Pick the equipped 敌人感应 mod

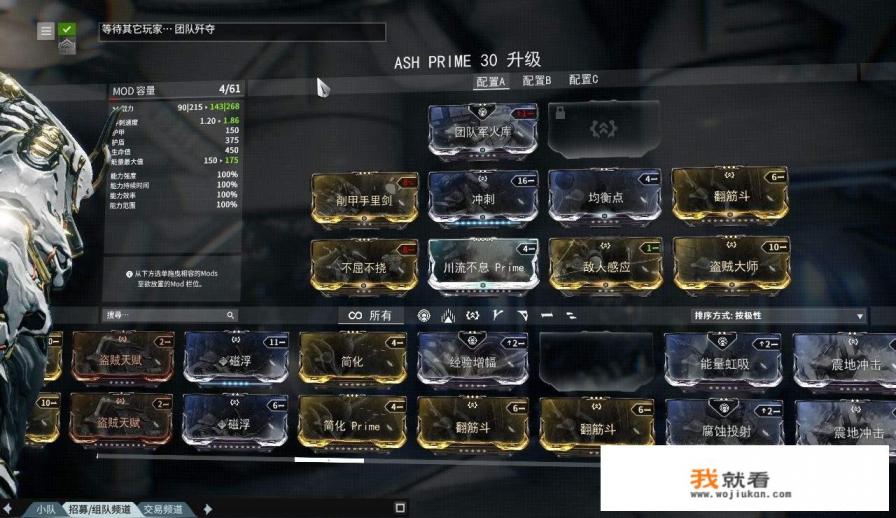[603, 265]
